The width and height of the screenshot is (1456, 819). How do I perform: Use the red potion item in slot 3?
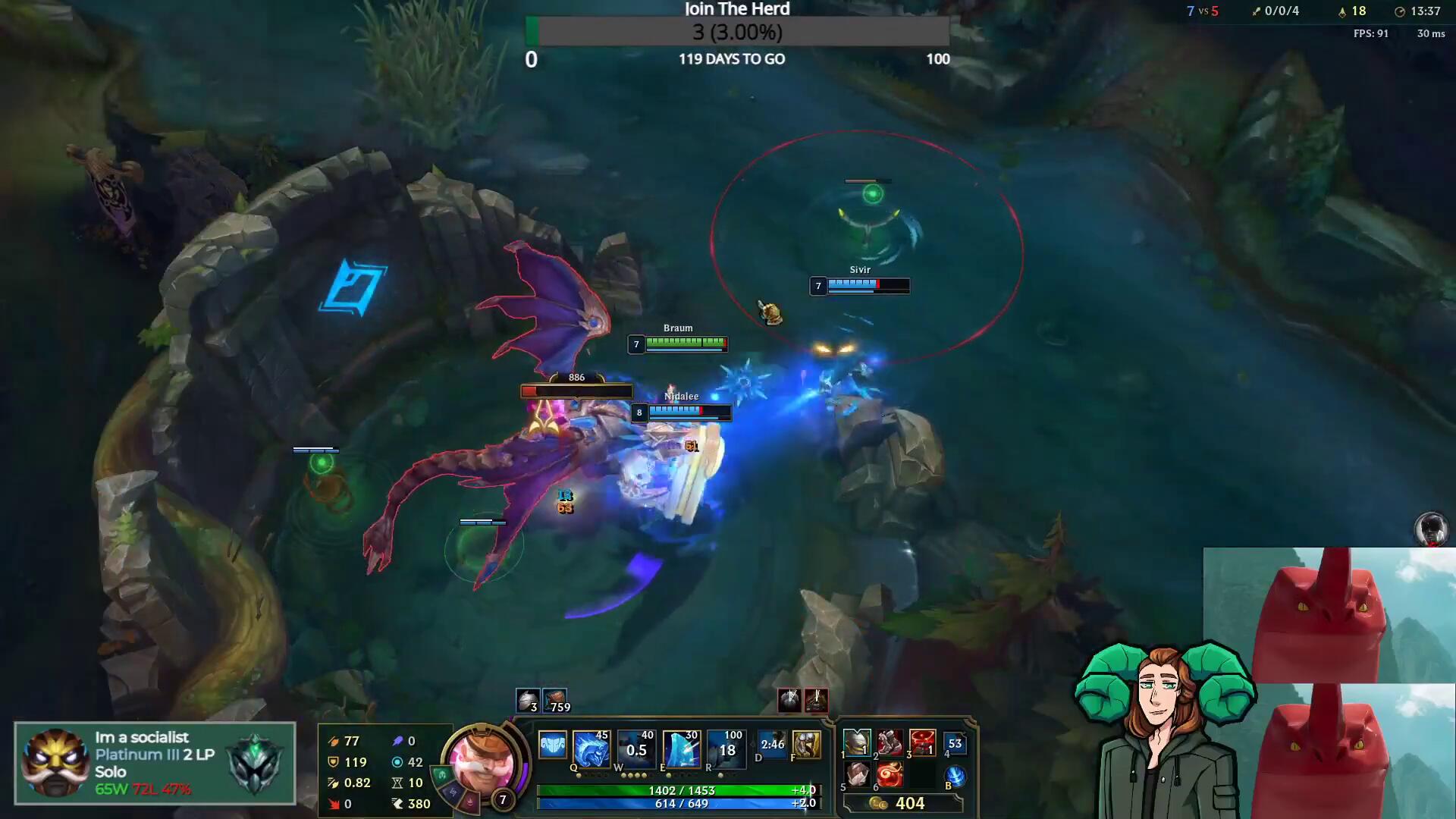(x=922, y=742)
